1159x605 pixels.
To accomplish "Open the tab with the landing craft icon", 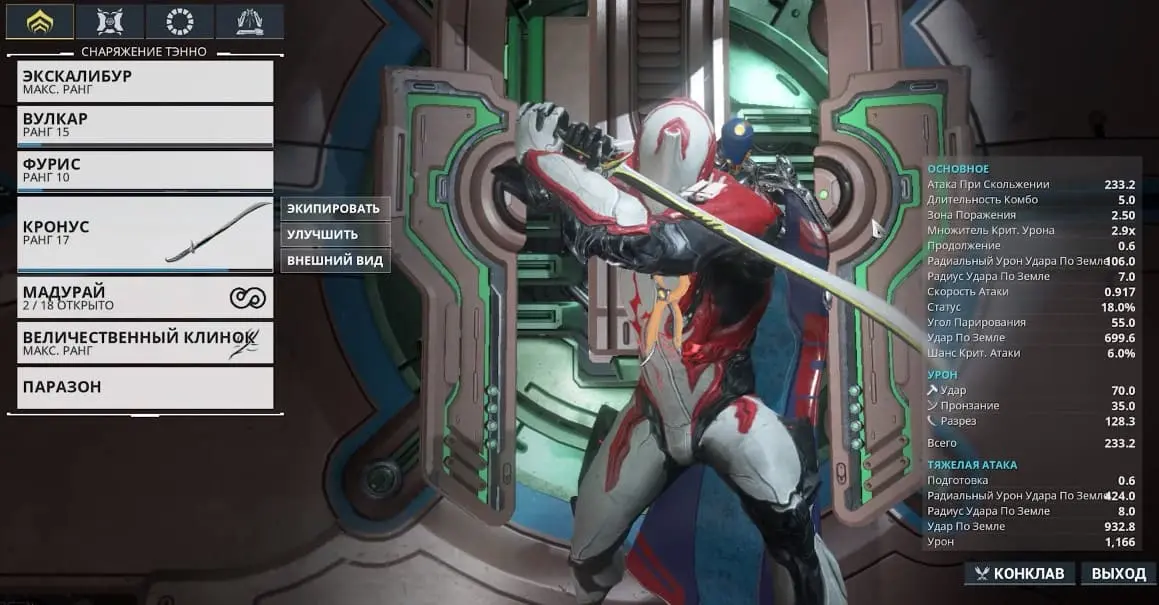I will (248, 20).
